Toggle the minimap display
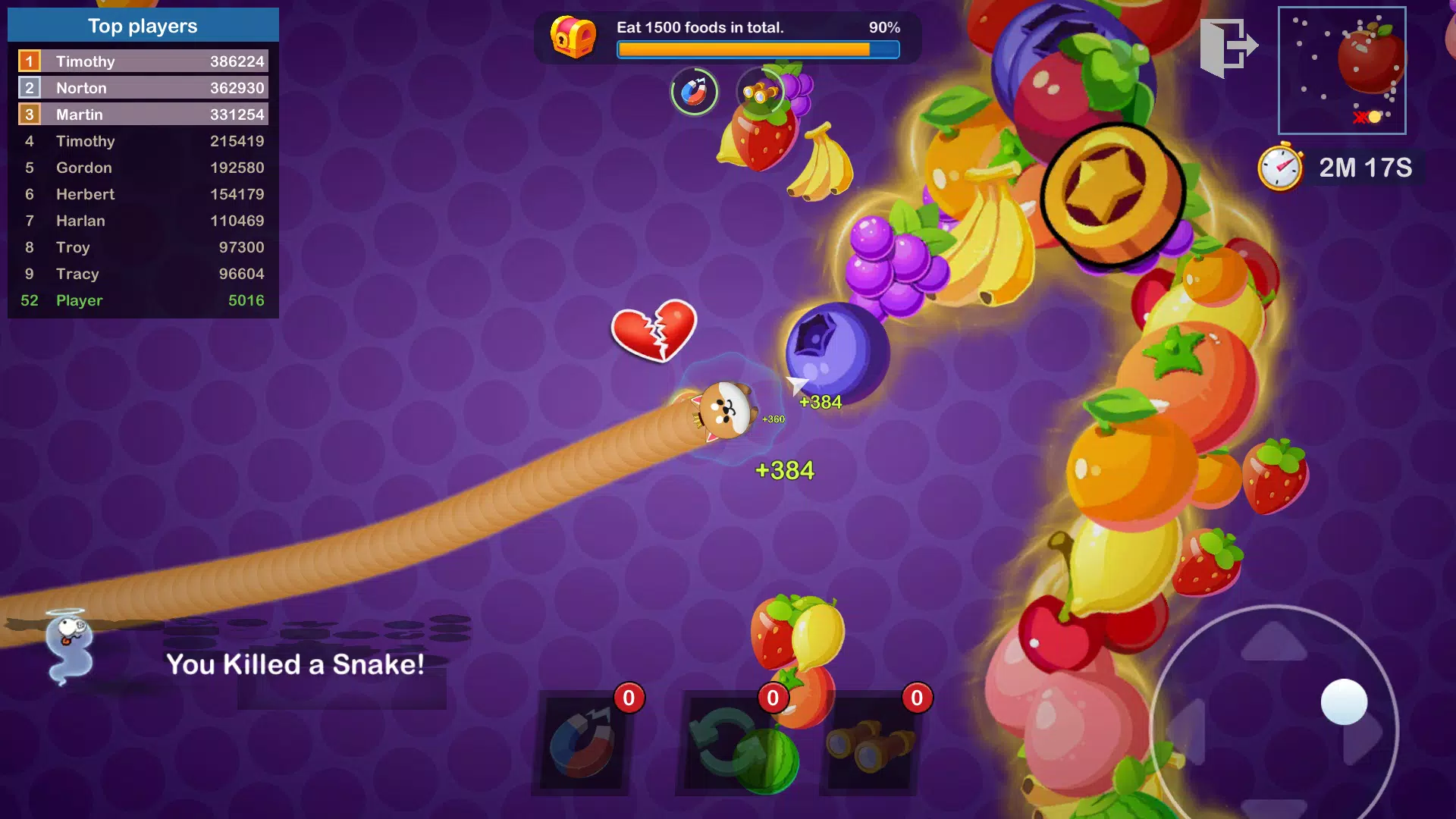This screenshot has height=819, width=1456. [1342, 71]
